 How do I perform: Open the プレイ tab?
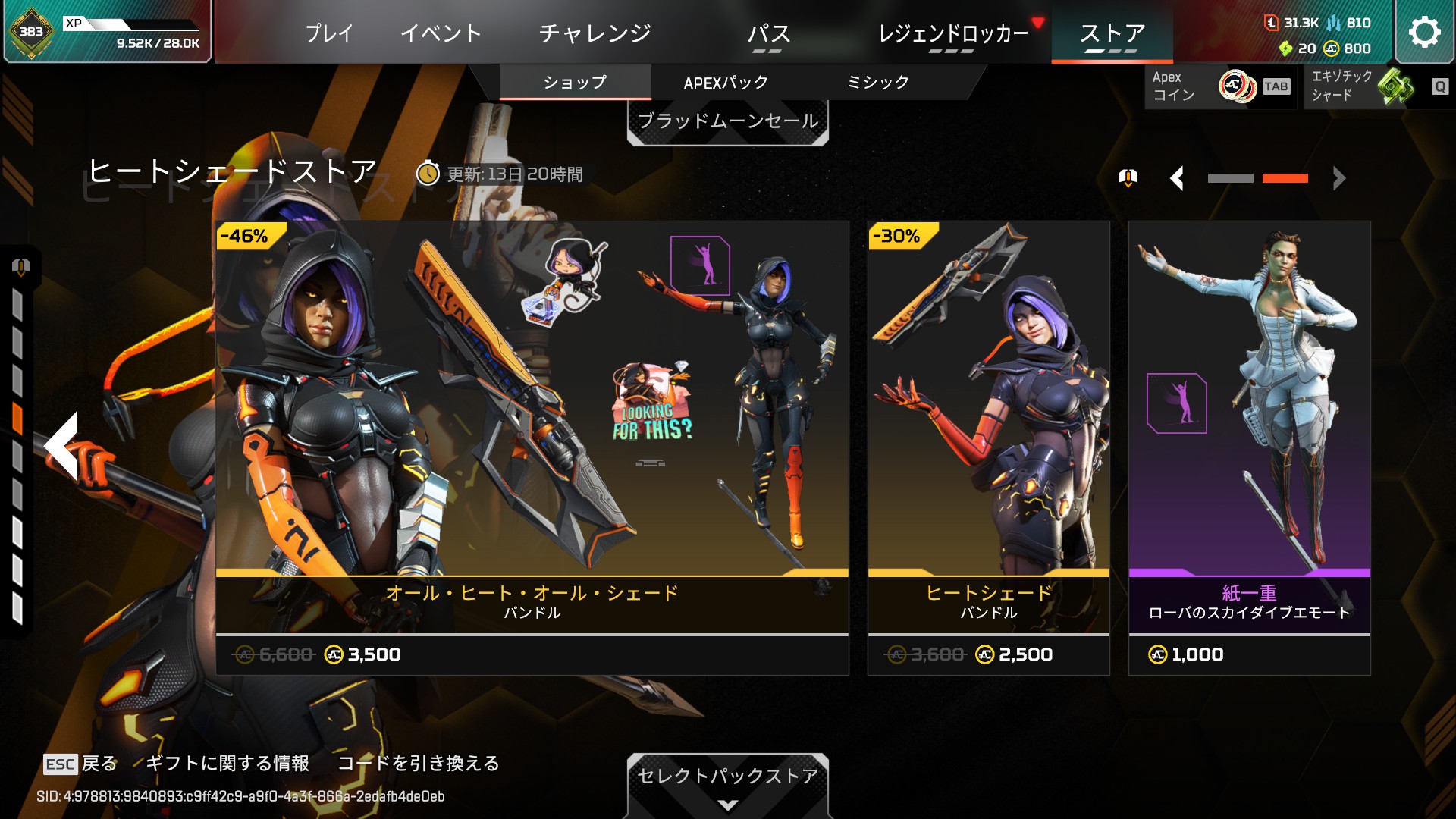[x=329, y=33]
